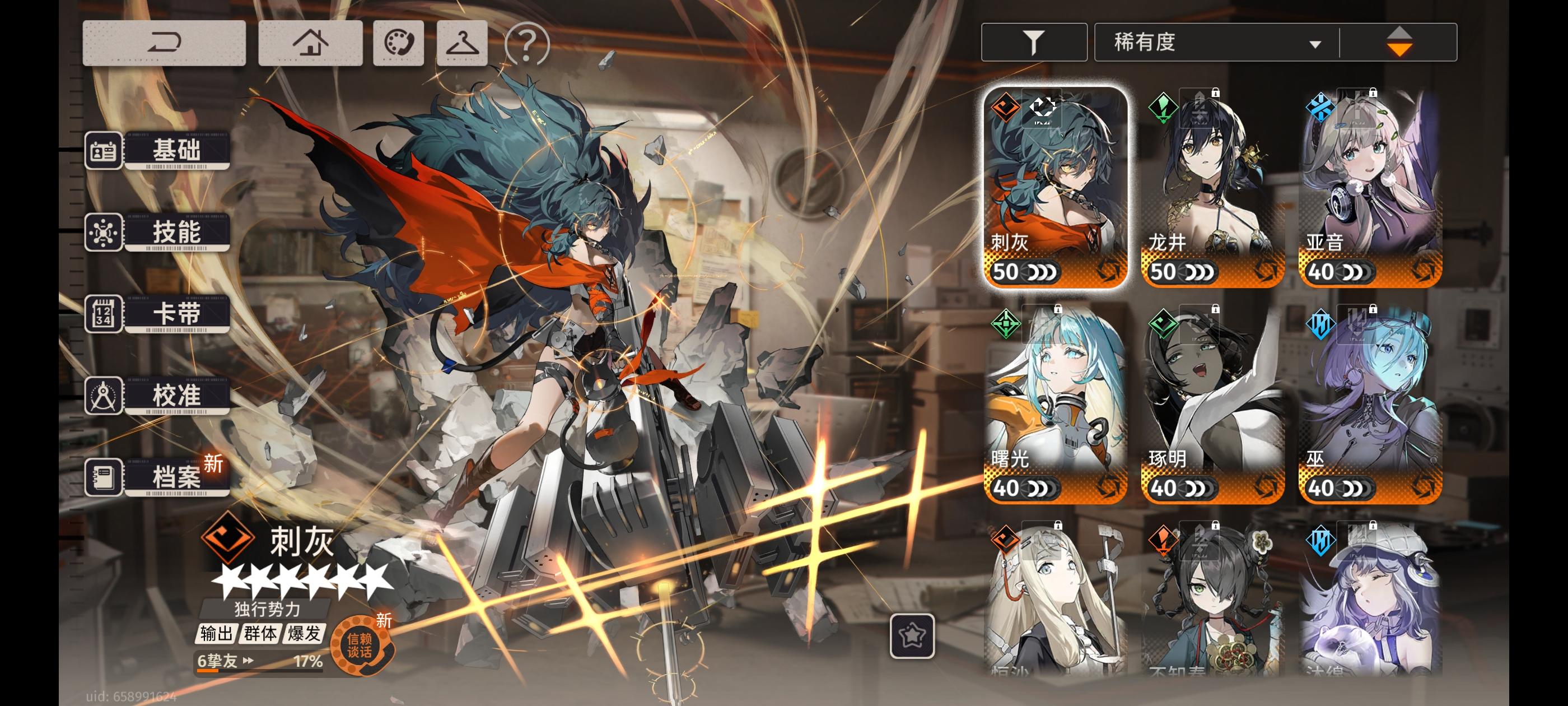Image resolution: width=1568 pixels, height=706 pixels.
Task: Open the paint palette skin icon
Action: [399, 43]
